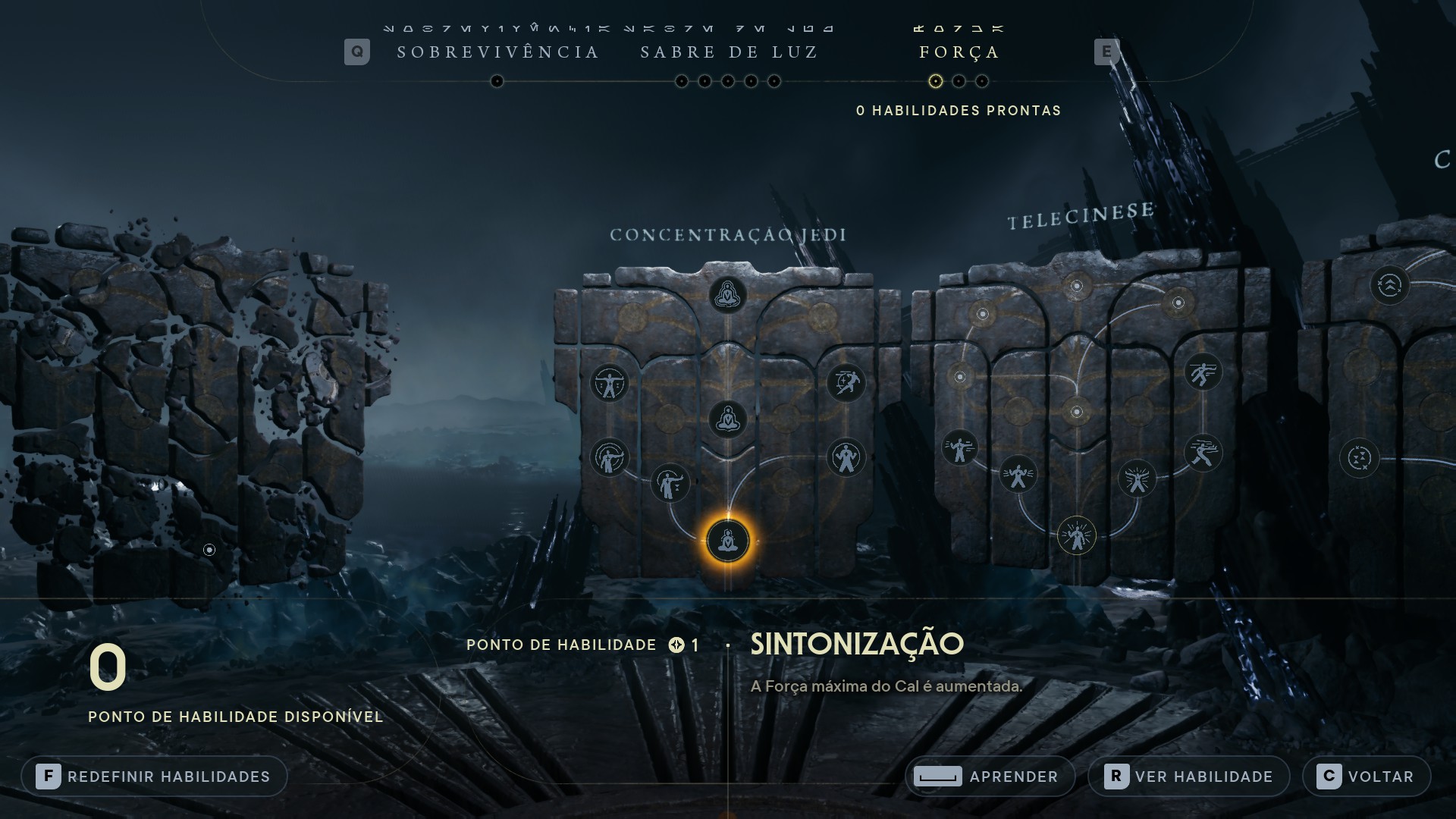Open the Sabre de Luz tab
Image resolution: width=1456 pixels, height=819 pixels.
[x=729, y=52]
